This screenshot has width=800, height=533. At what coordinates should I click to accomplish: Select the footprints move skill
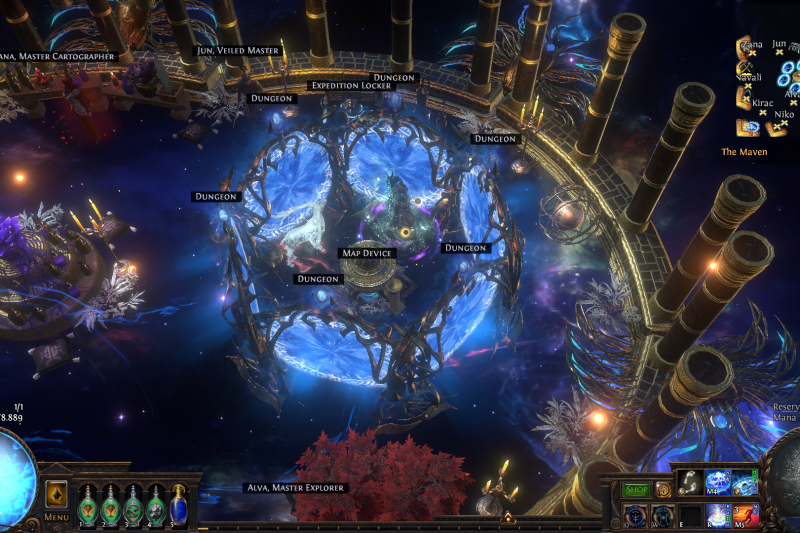point(690,483)
